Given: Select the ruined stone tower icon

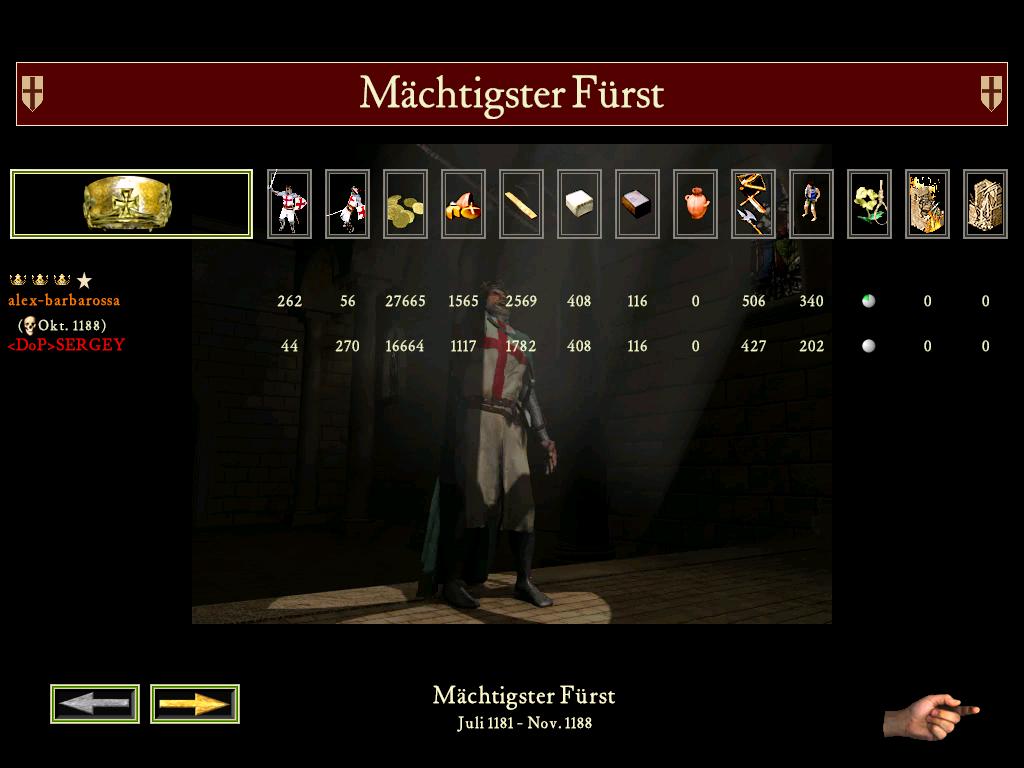Looking at the screenshot, I should coord(985,204).
